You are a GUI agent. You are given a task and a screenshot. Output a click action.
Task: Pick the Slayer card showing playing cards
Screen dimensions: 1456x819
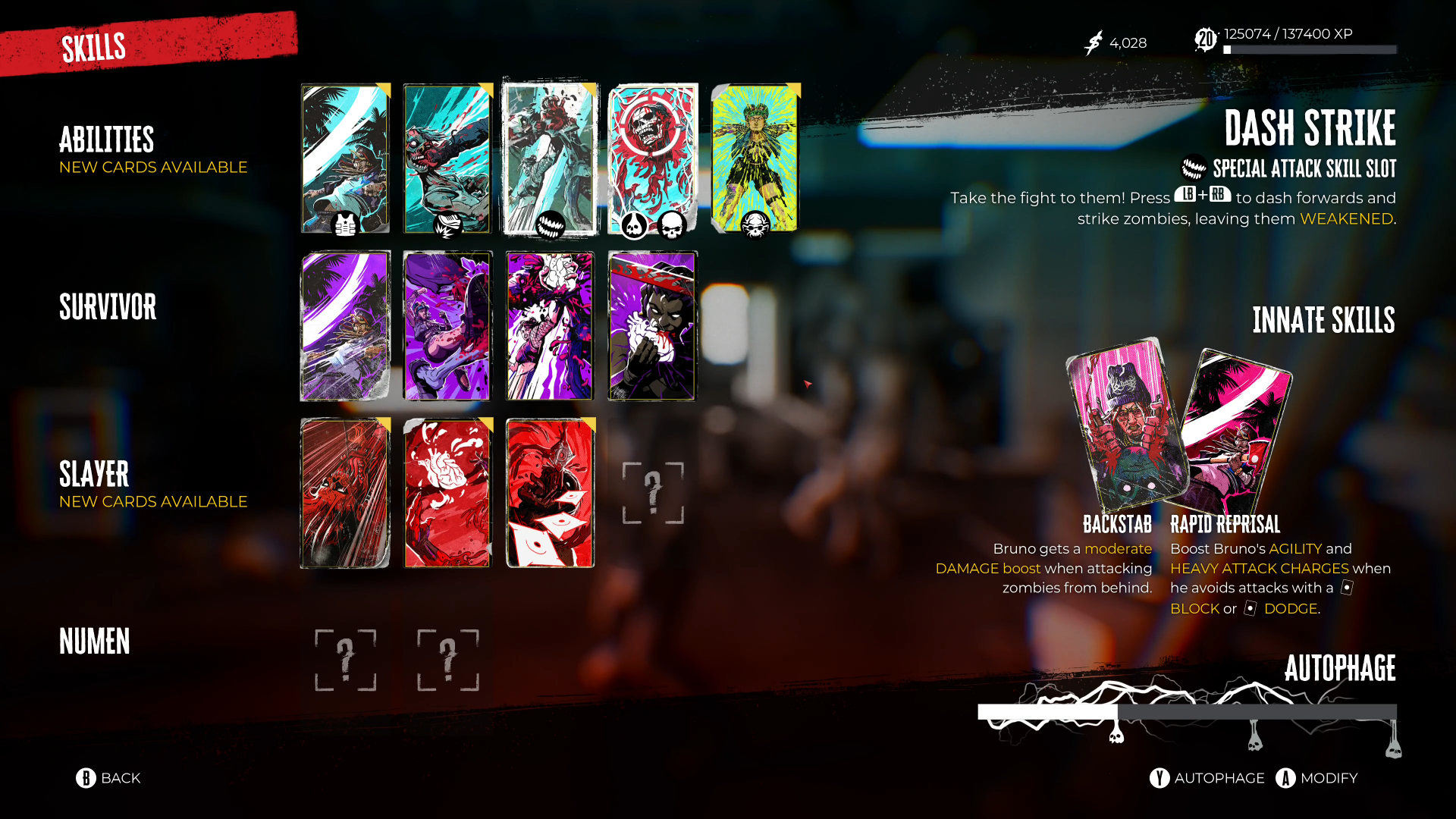click(x=550, y=493)
